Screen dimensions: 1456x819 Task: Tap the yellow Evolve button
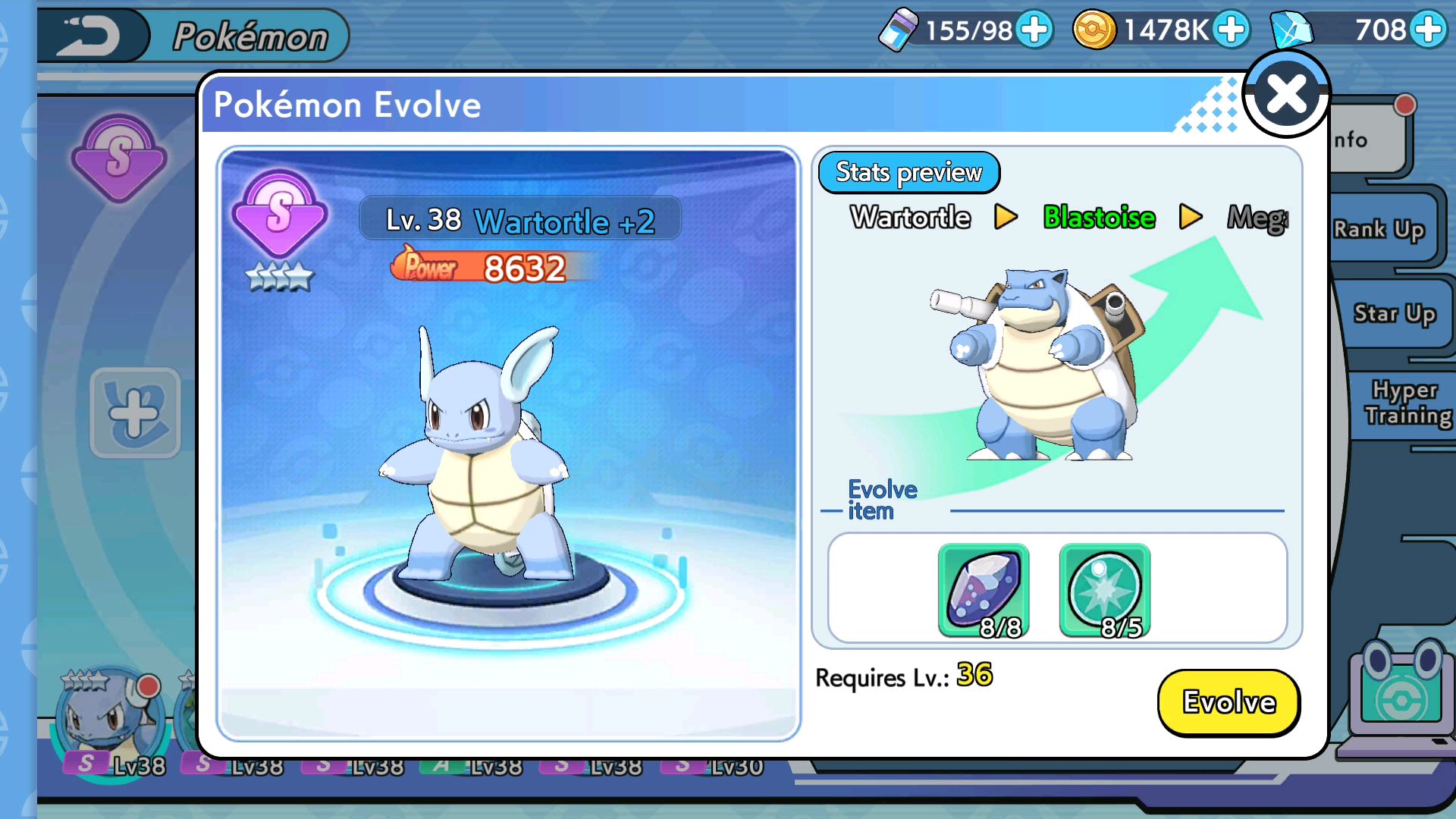tap(1228, 702)
